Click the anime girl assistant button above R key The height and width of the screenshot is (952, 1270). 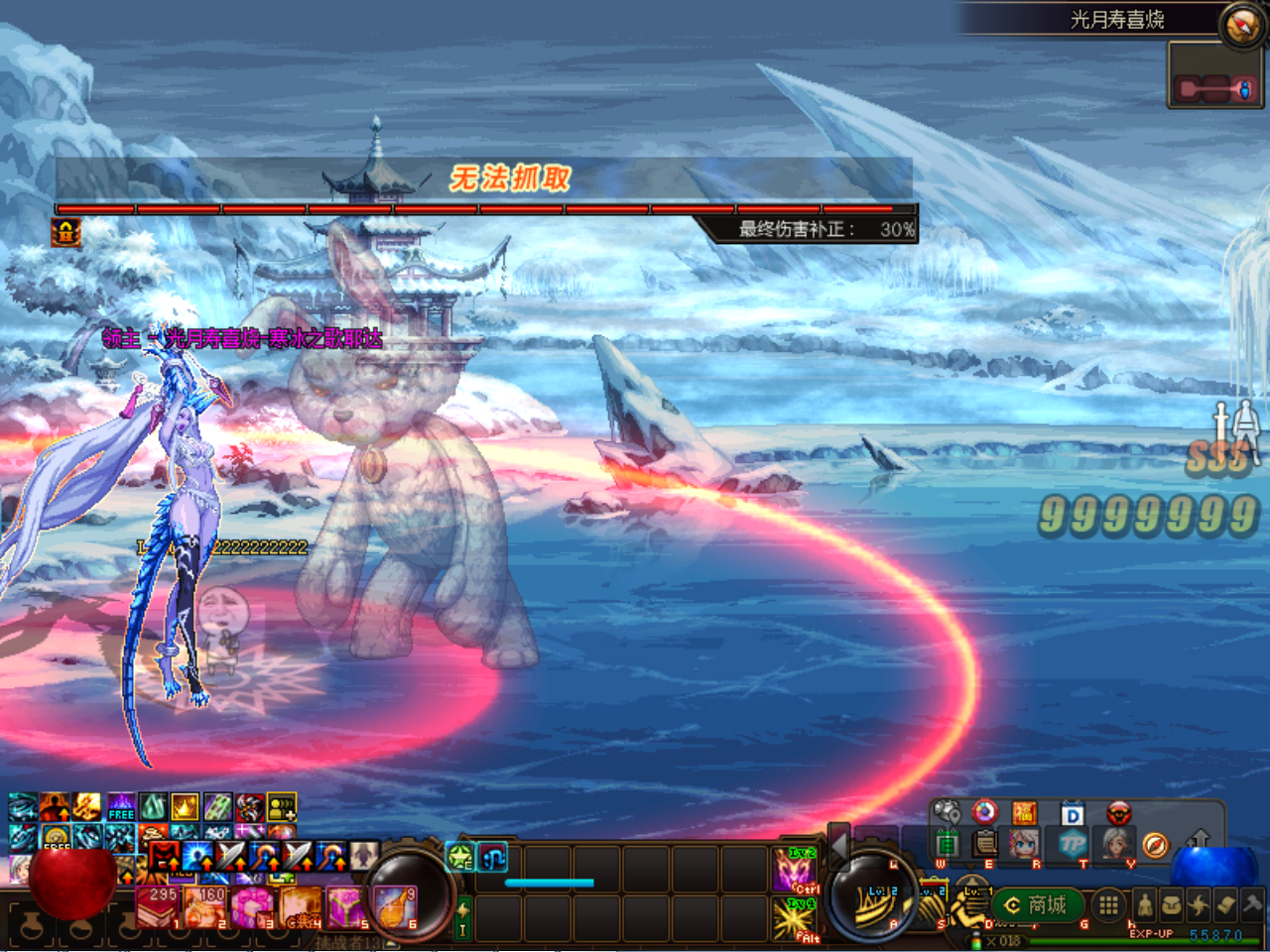pos(1024,845)
